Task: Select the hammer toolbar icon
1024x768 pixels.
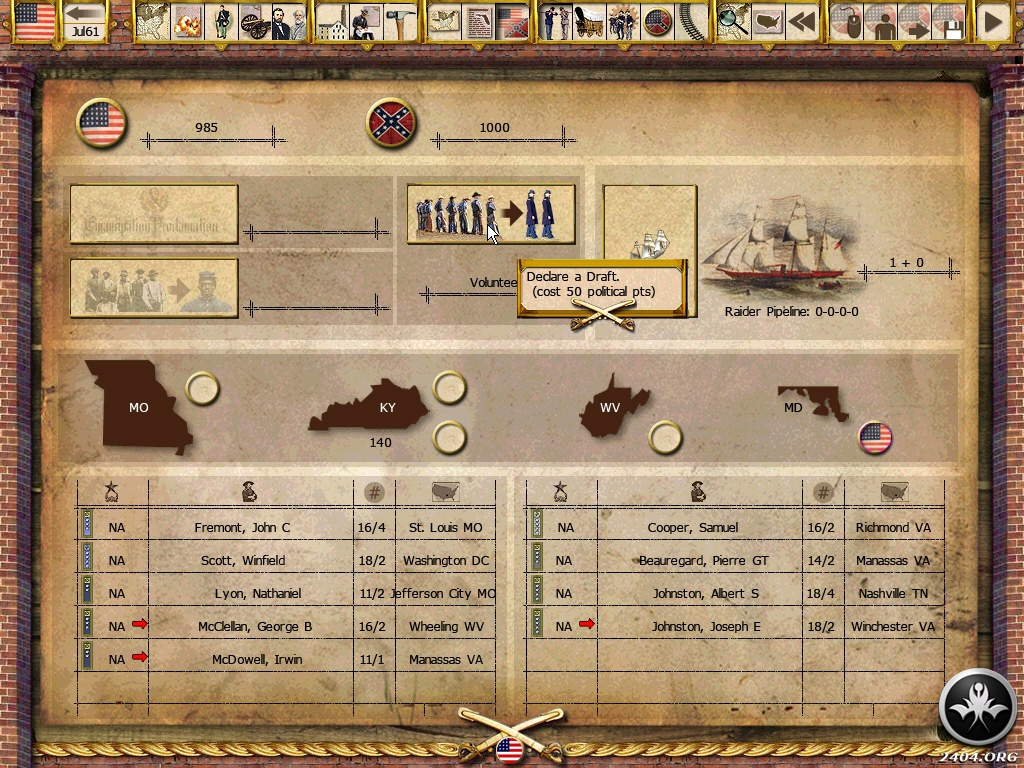Action: coord(399,22)
